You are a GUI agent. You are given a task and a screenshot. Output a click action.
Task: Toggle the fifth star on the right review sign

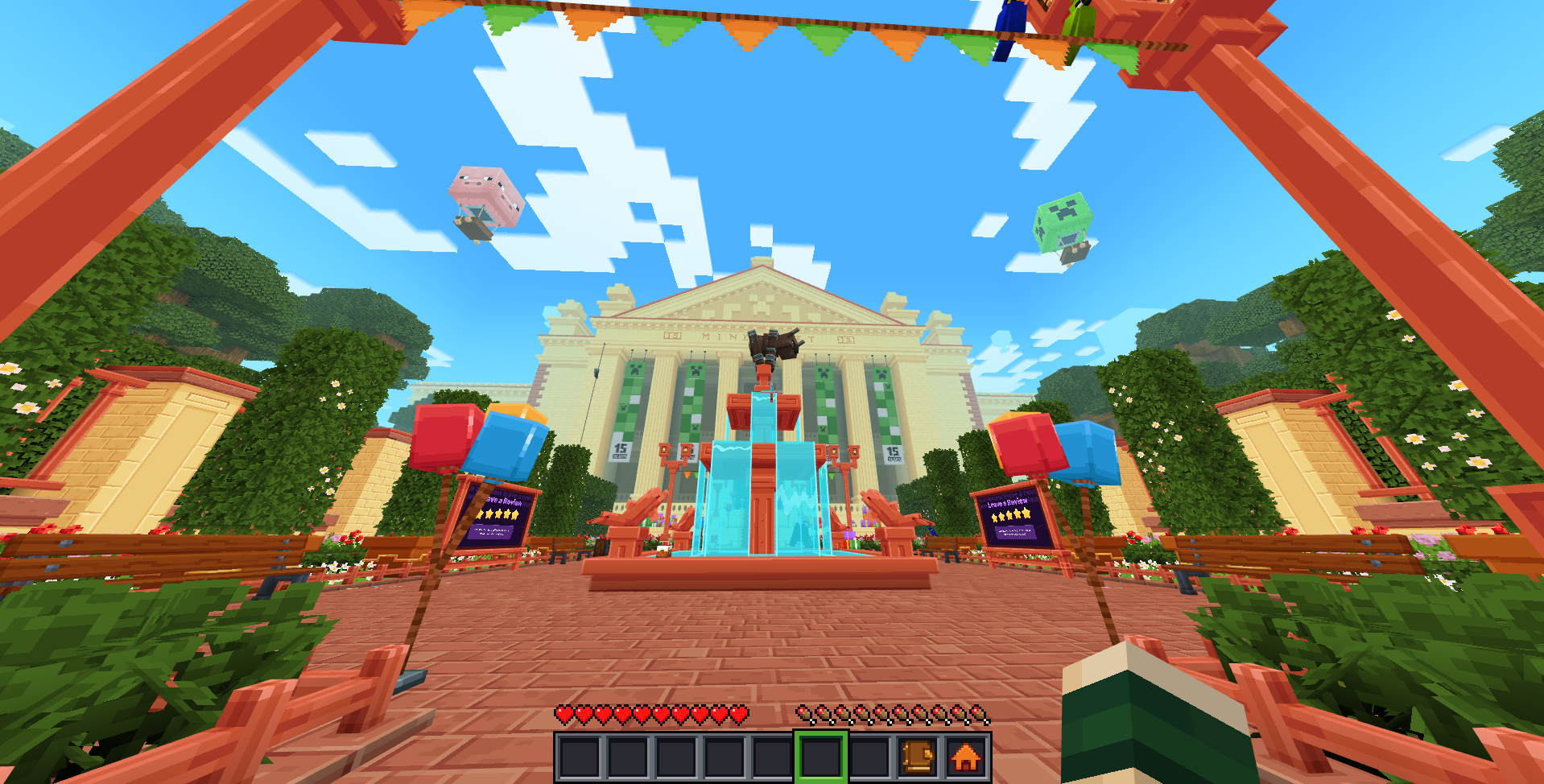1026,514
